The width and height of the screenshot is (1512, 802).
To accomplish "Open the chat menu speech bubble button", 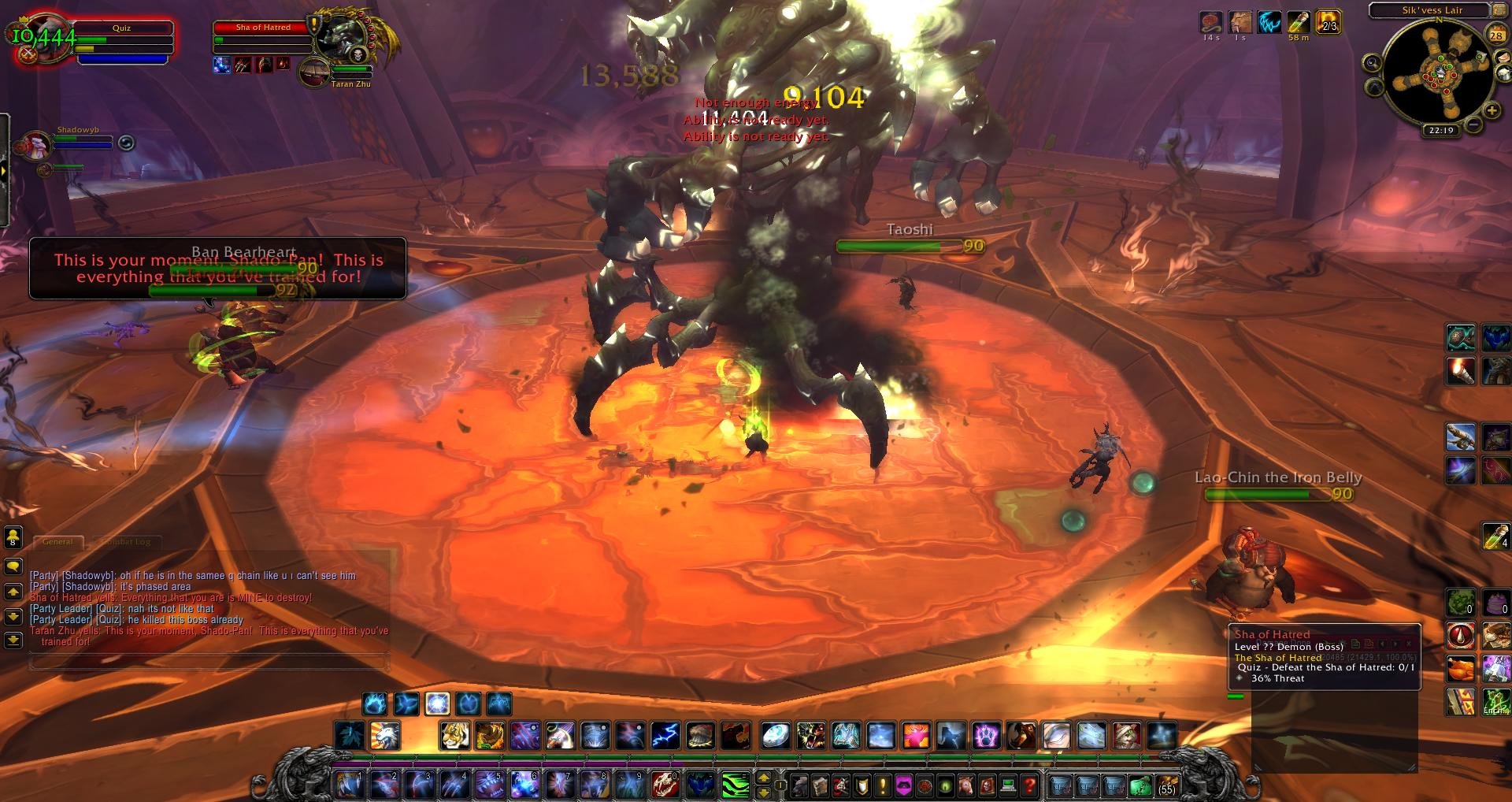I will click(13, 566).
